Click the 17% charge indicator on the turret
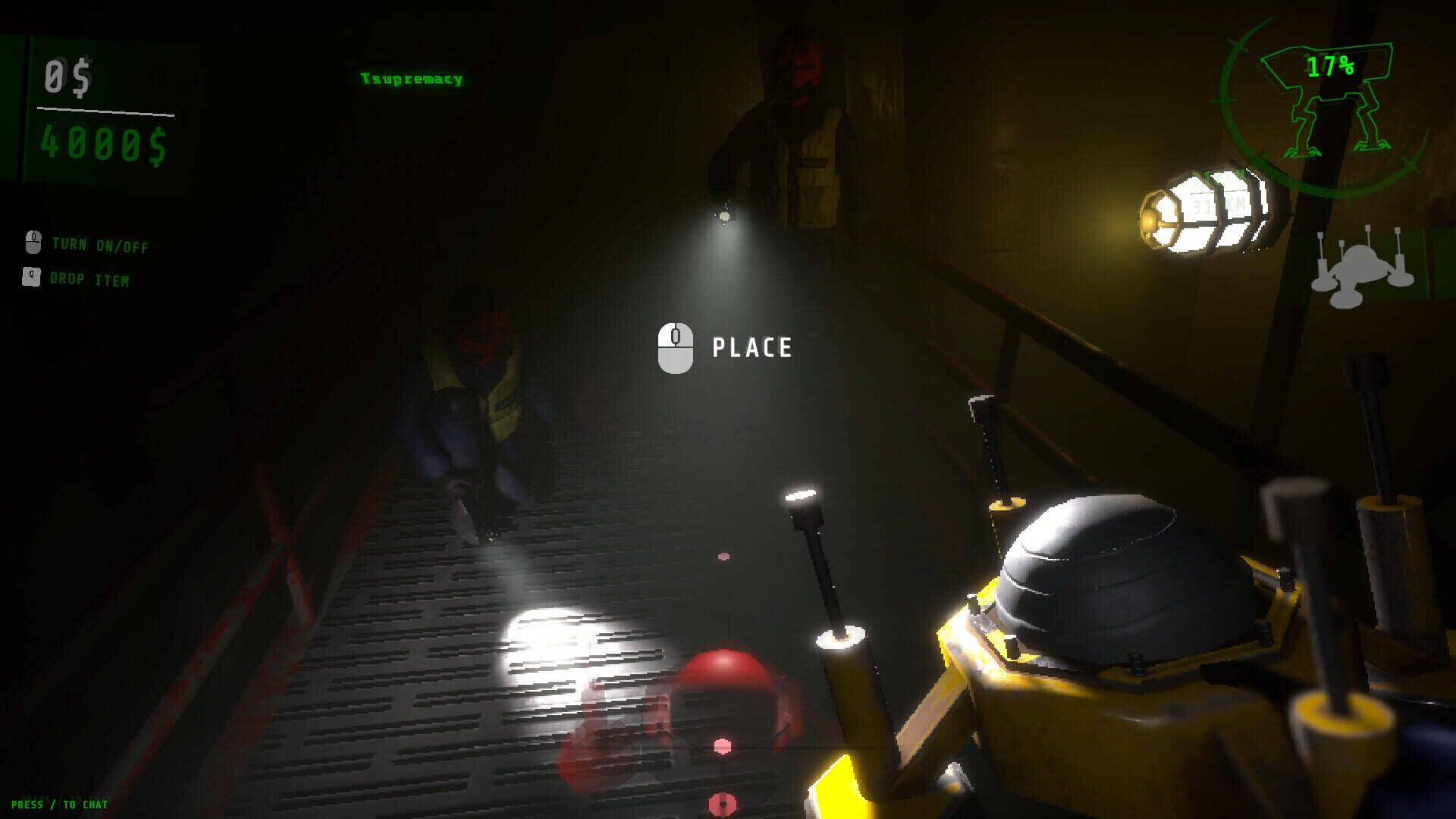Viewport: 1456px width, 819px height. (x=1331, y=68)
